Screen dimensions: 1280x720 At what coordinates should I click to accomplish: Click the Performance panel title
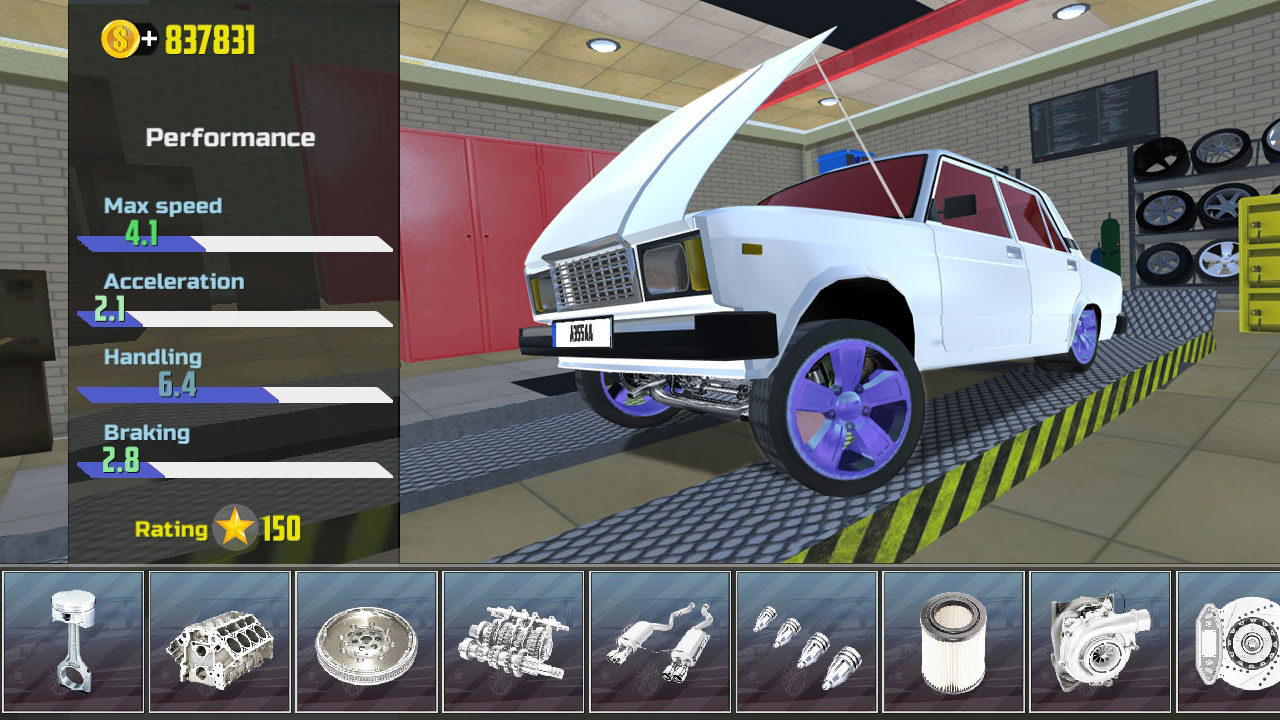[x=231, y=136]
